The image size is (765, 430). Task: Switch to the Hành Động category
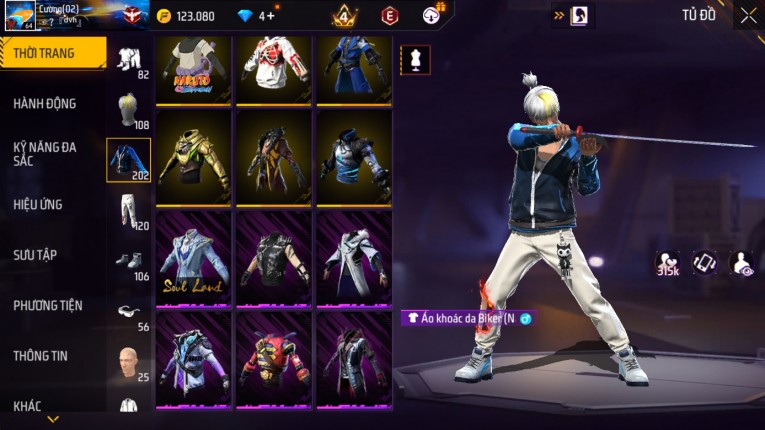[x=45, y=103]
